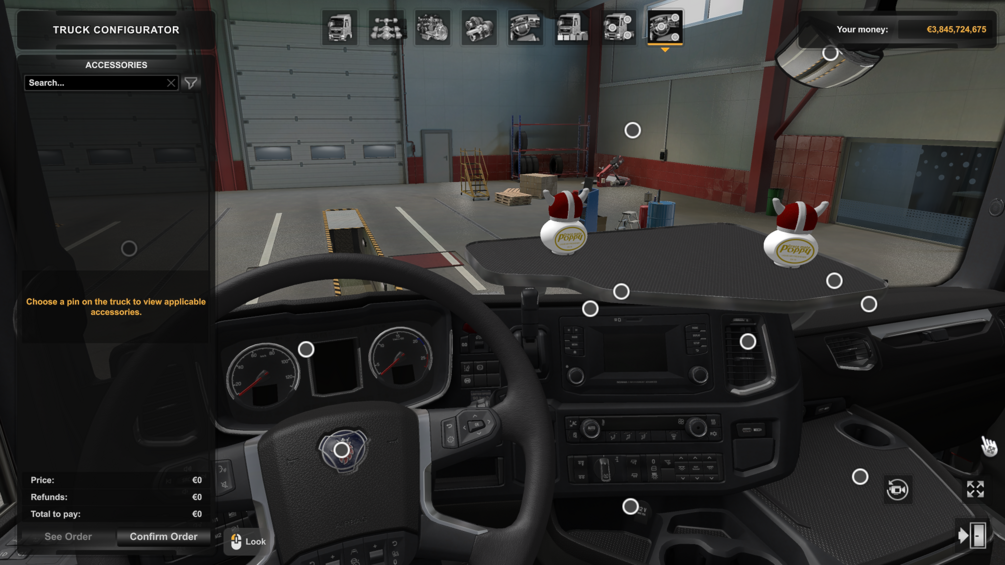Open the See Order summary

68,537
